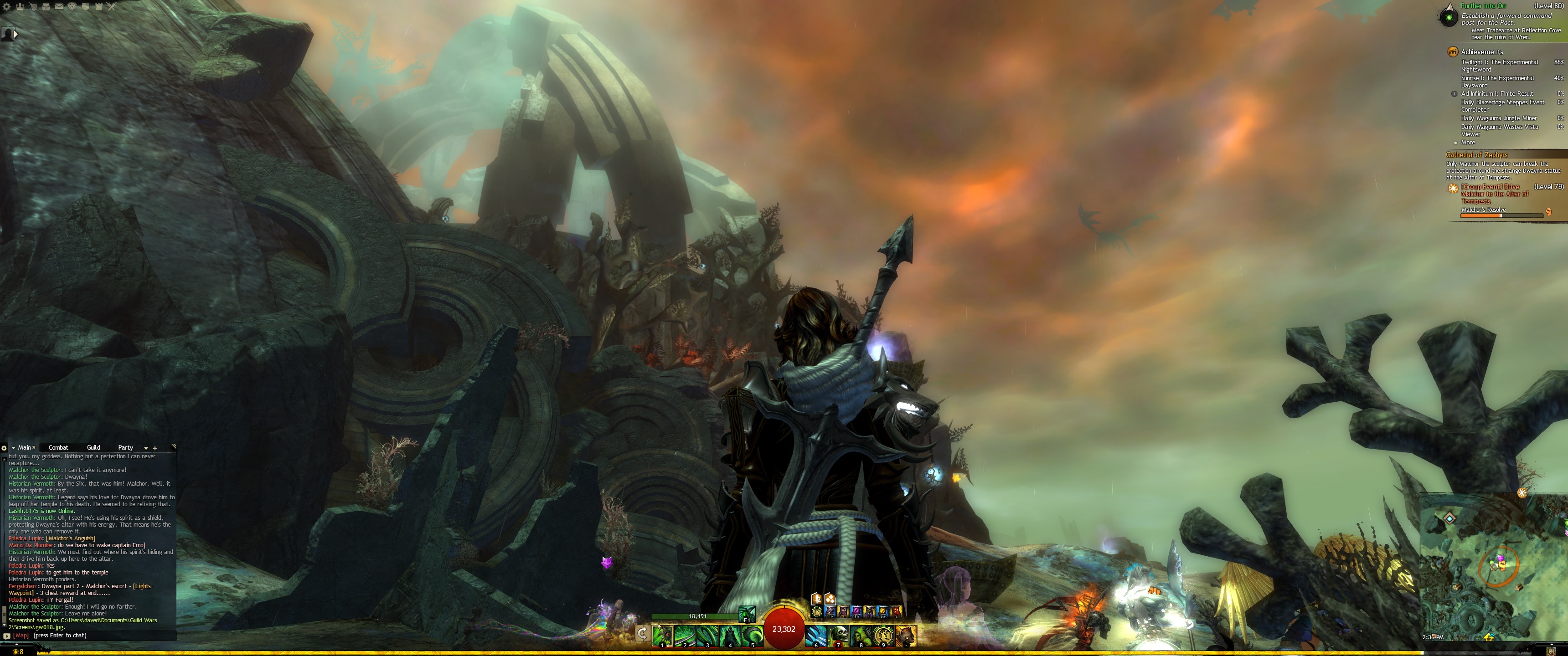Switch to the Combat chat tab
The image size is (1568, 656).
click(58, 447)
